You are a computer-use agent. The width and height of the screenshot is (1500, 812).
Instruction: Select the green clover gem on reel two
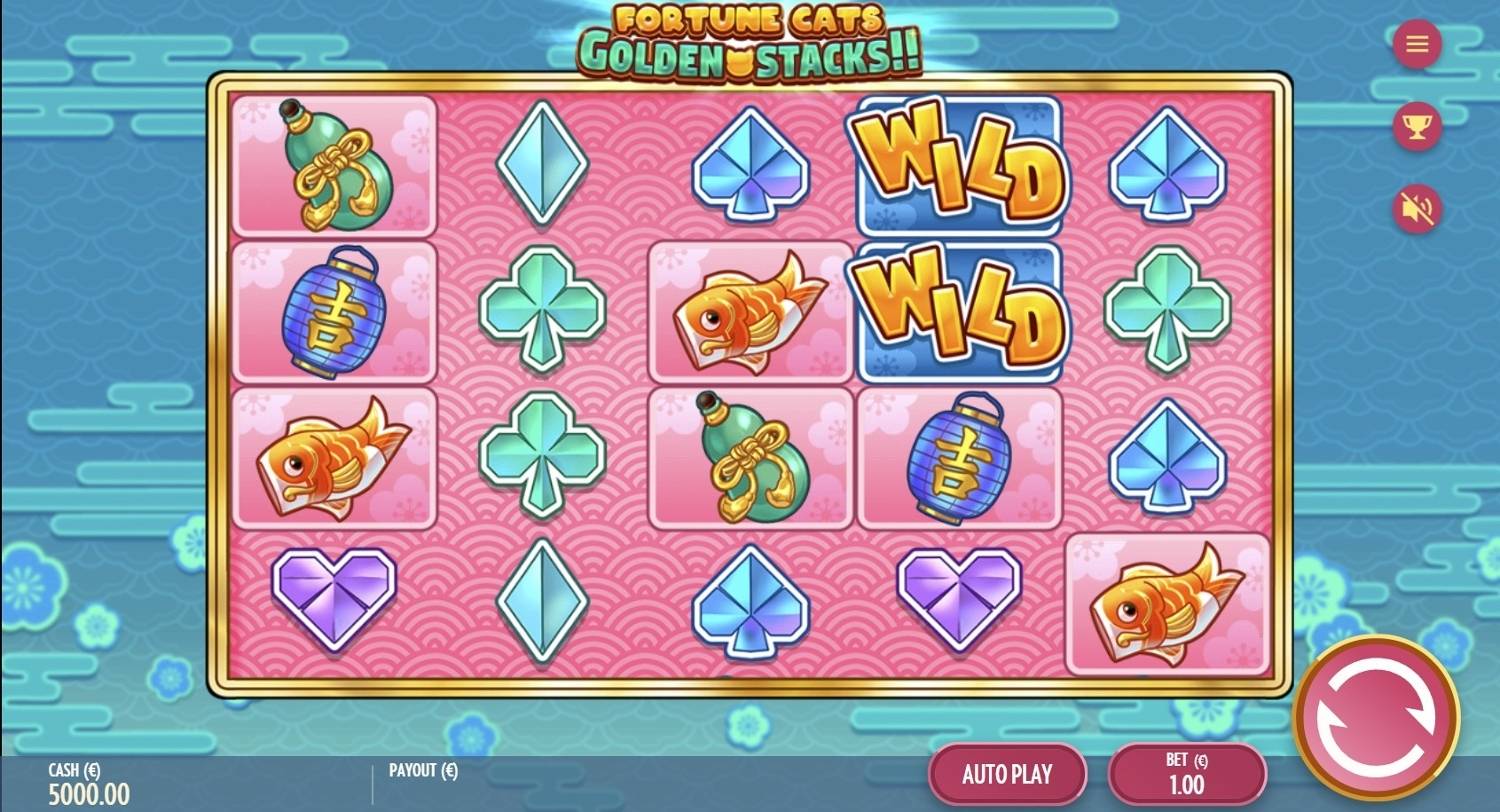pyautogui.click(x=542, y=310)
